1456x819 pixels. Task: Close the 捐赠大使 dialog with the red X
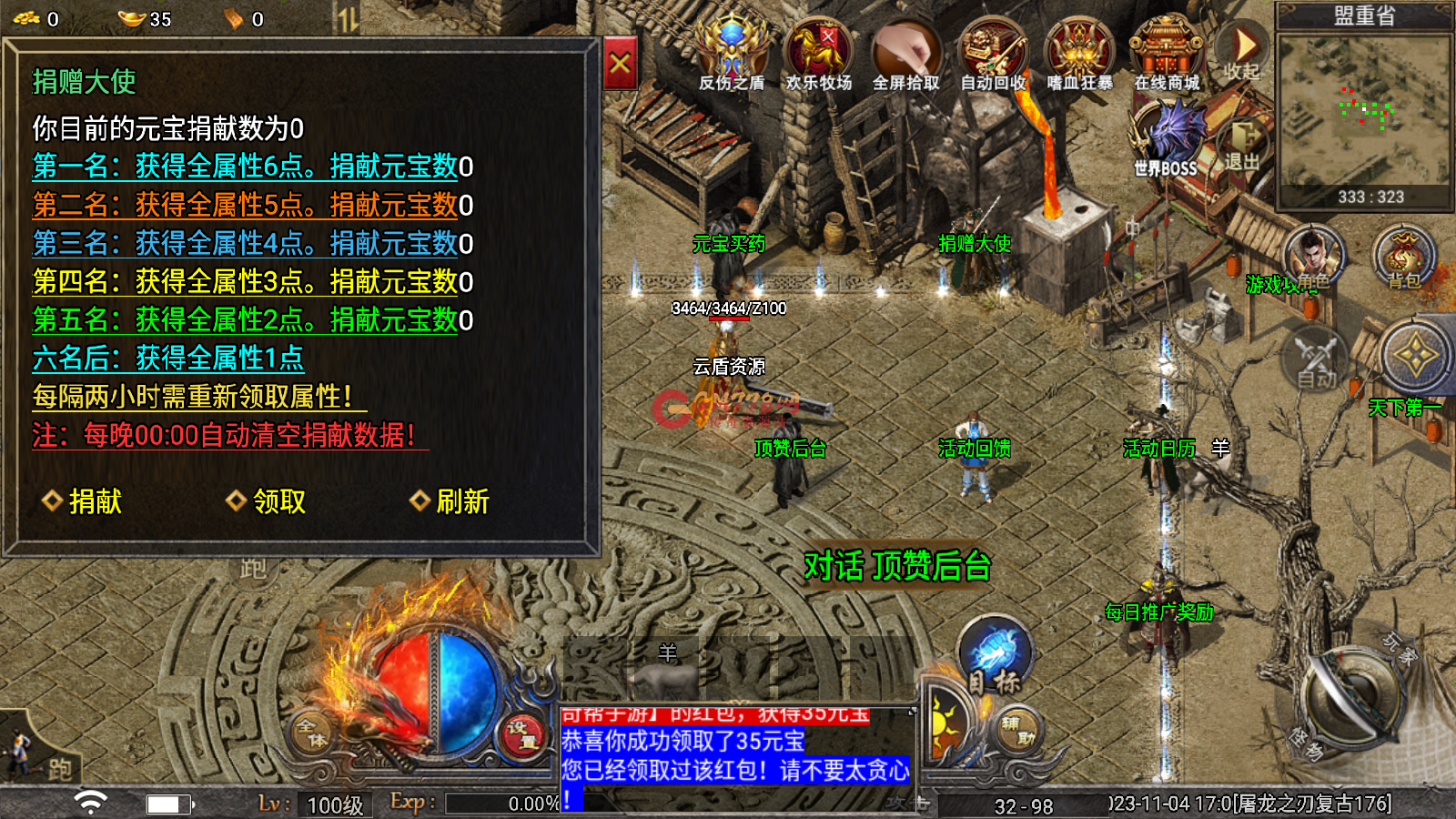click(620, 63)
